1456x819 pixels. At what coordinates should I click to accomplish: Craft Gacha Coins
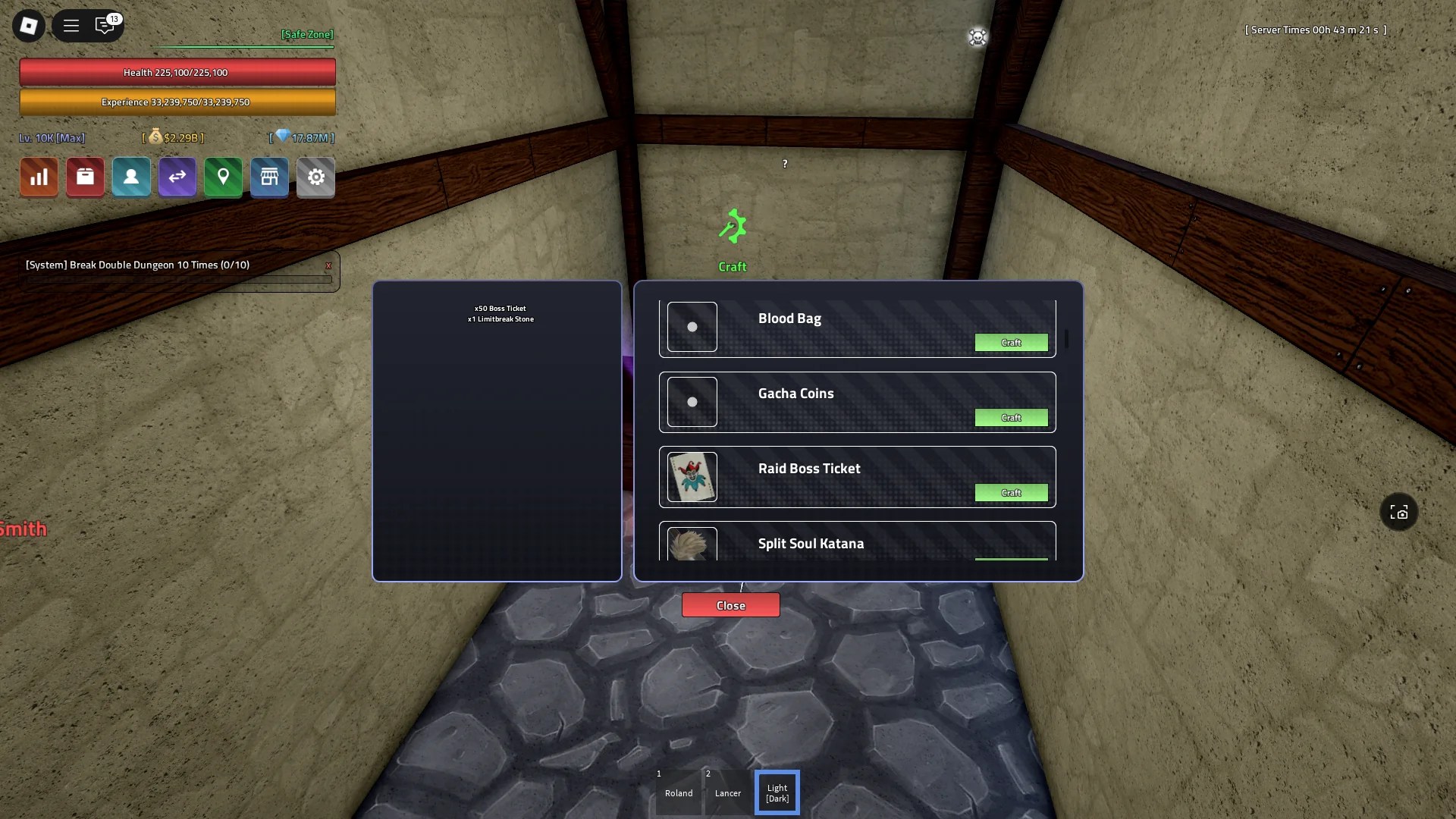pyautogui.click(x=1012, y=417)
